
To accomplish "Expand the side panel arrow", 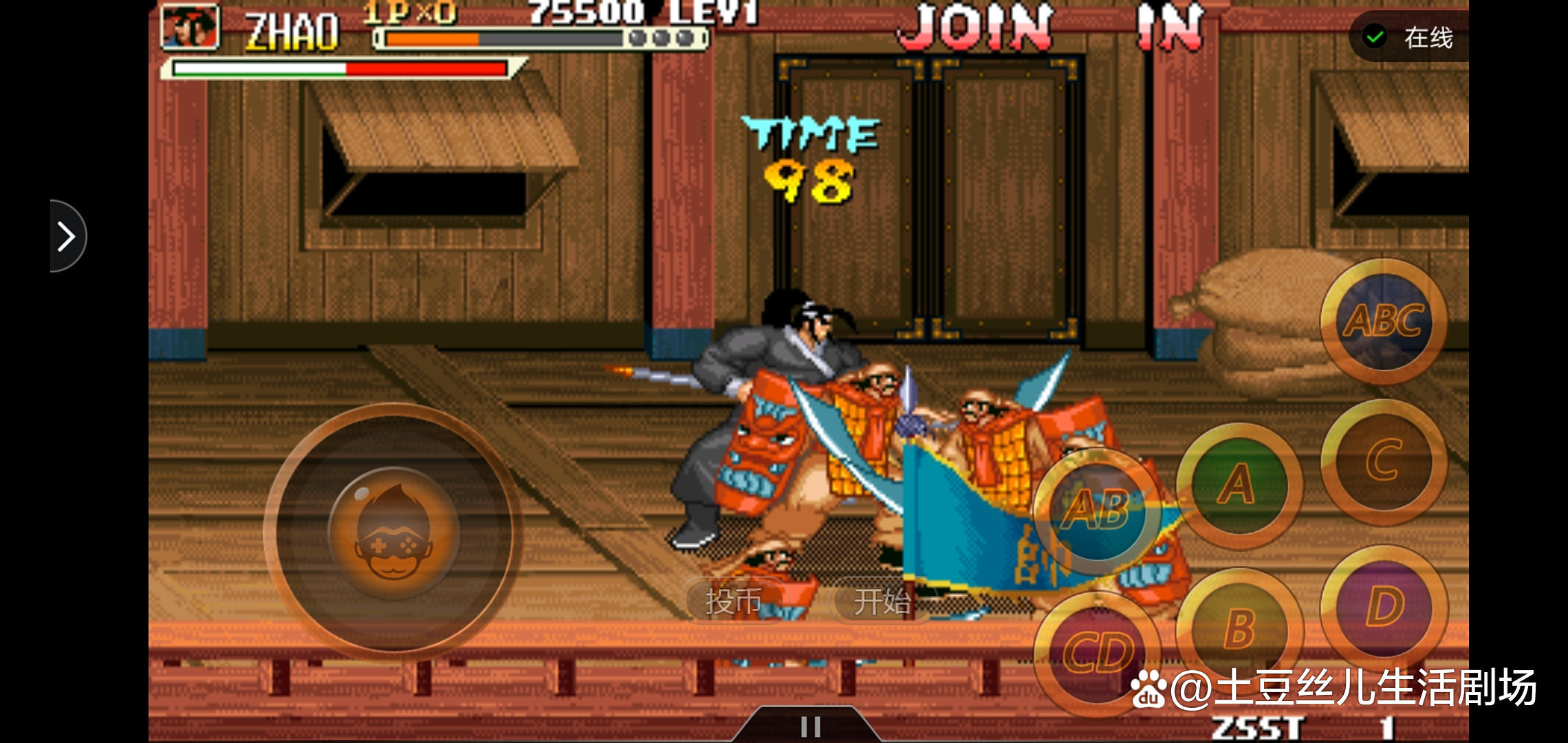I will pyautogui.click(x=67, y=237).
